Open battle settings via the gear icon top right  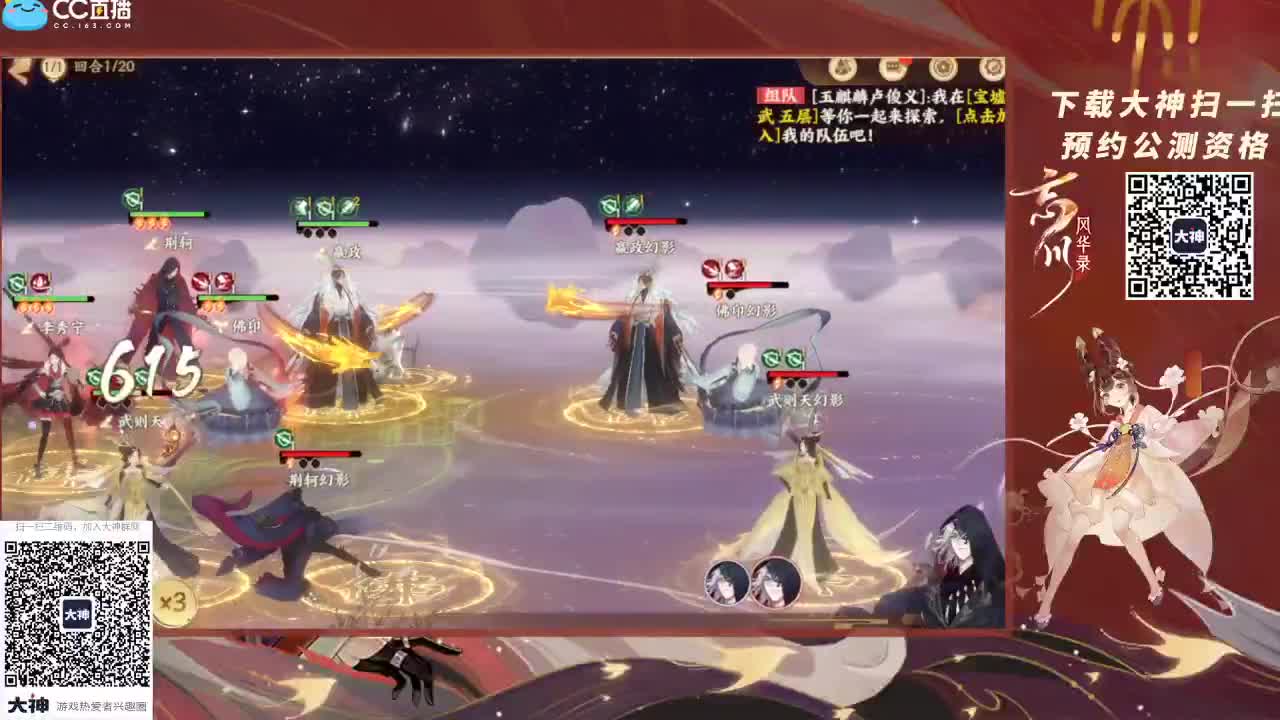[x=990, y=68]
